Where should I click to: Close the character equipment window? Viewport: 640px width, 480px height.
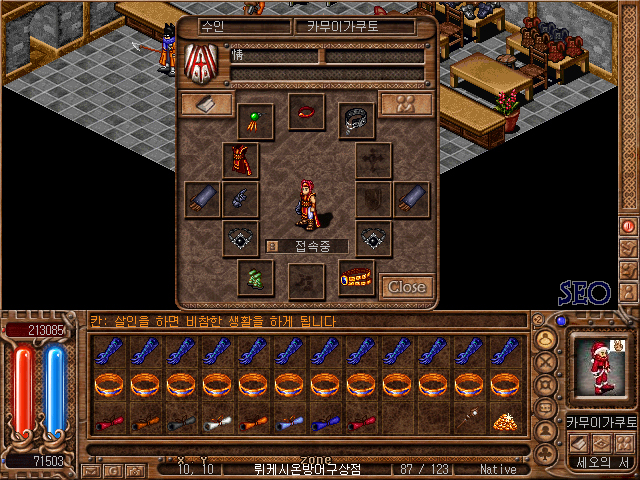[x=406, y=287]
